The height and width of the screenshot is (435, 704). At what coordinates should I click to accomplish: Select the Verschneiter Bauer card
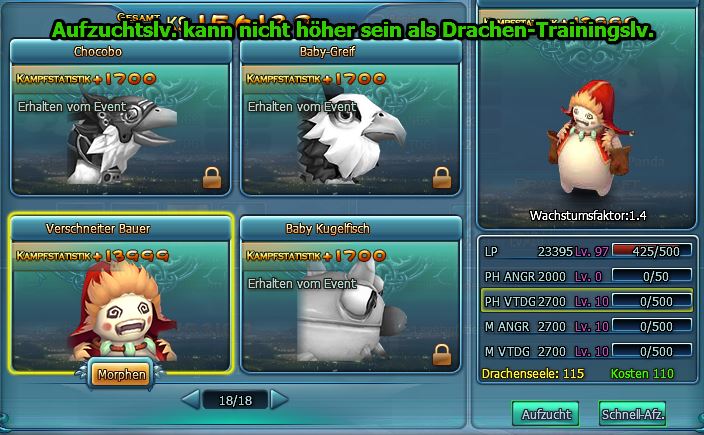coord(120,295)
